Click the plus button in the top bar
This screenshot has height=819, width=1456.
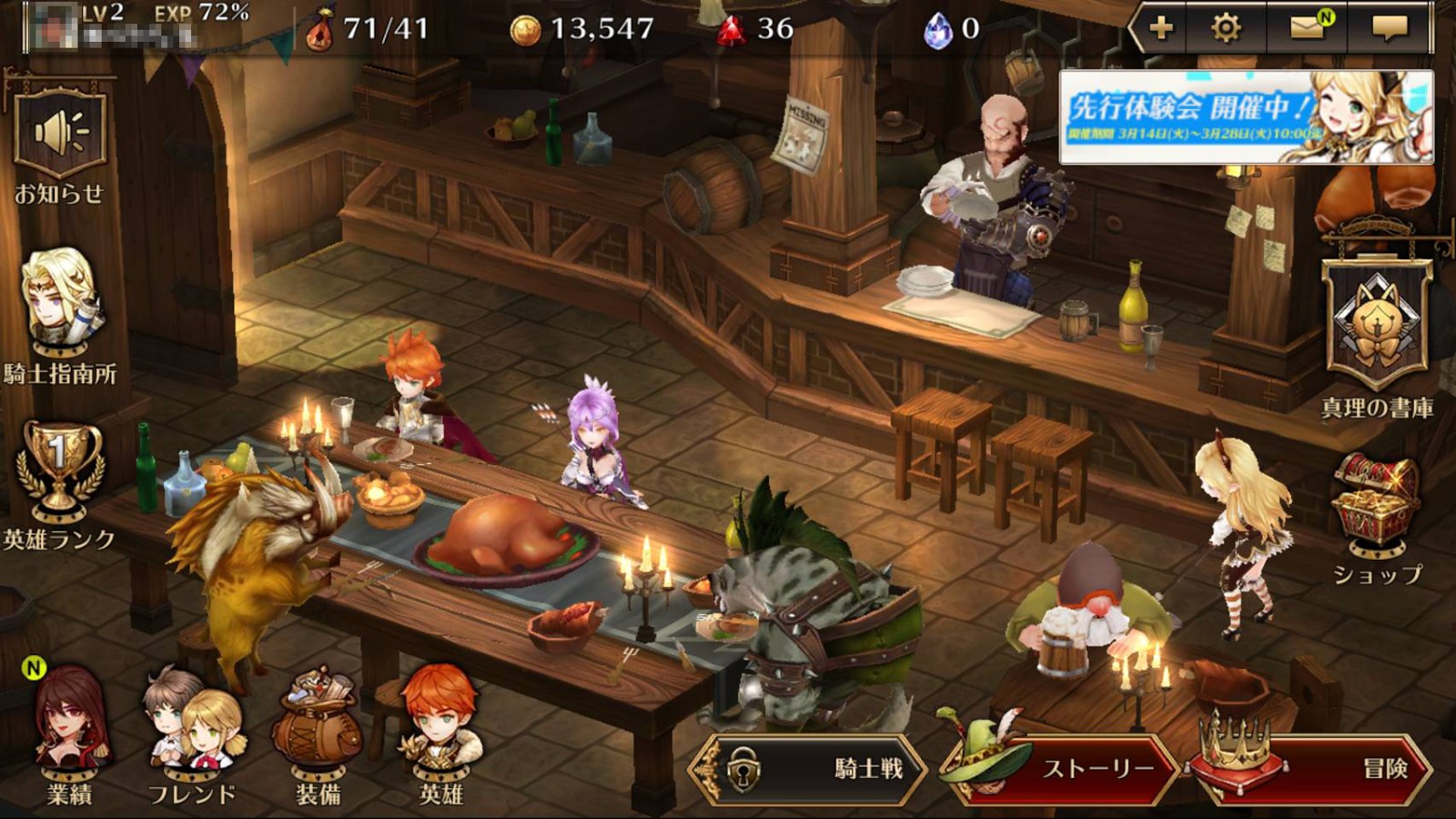(1161, 28)
